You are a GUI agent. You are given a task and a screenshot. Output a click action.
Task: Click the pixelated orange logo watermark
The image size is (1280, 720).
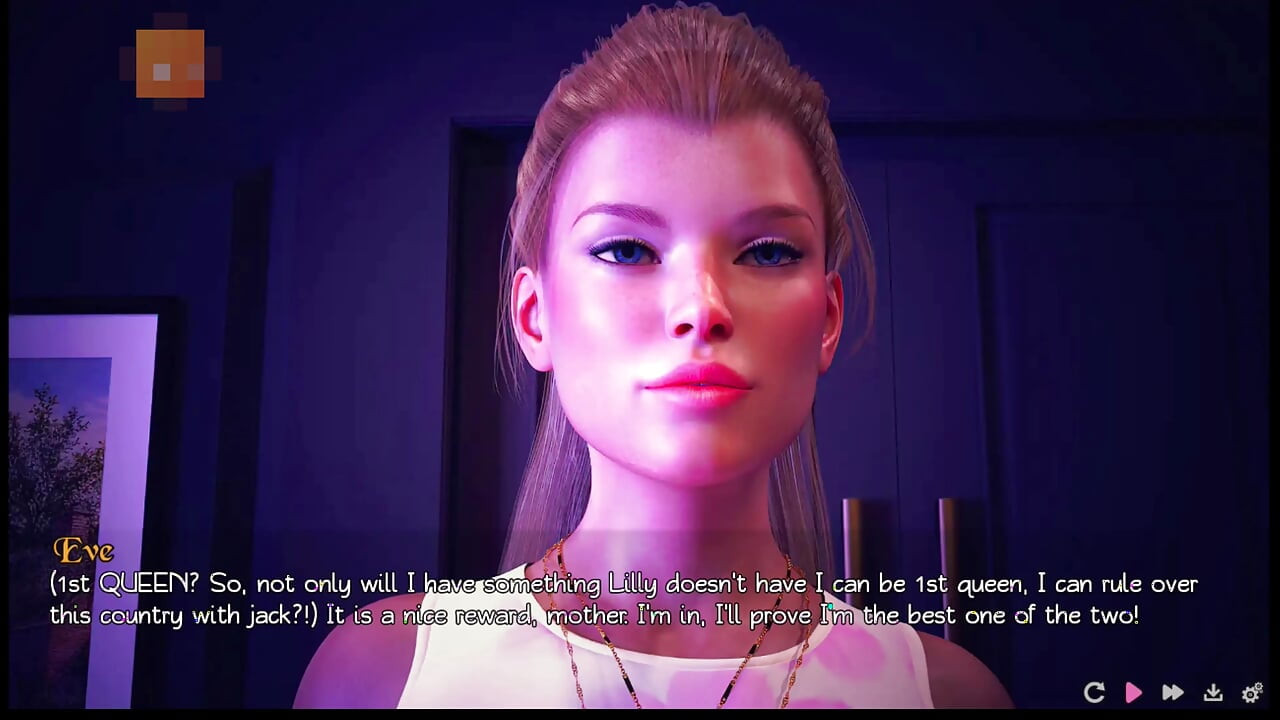point(168,62)
